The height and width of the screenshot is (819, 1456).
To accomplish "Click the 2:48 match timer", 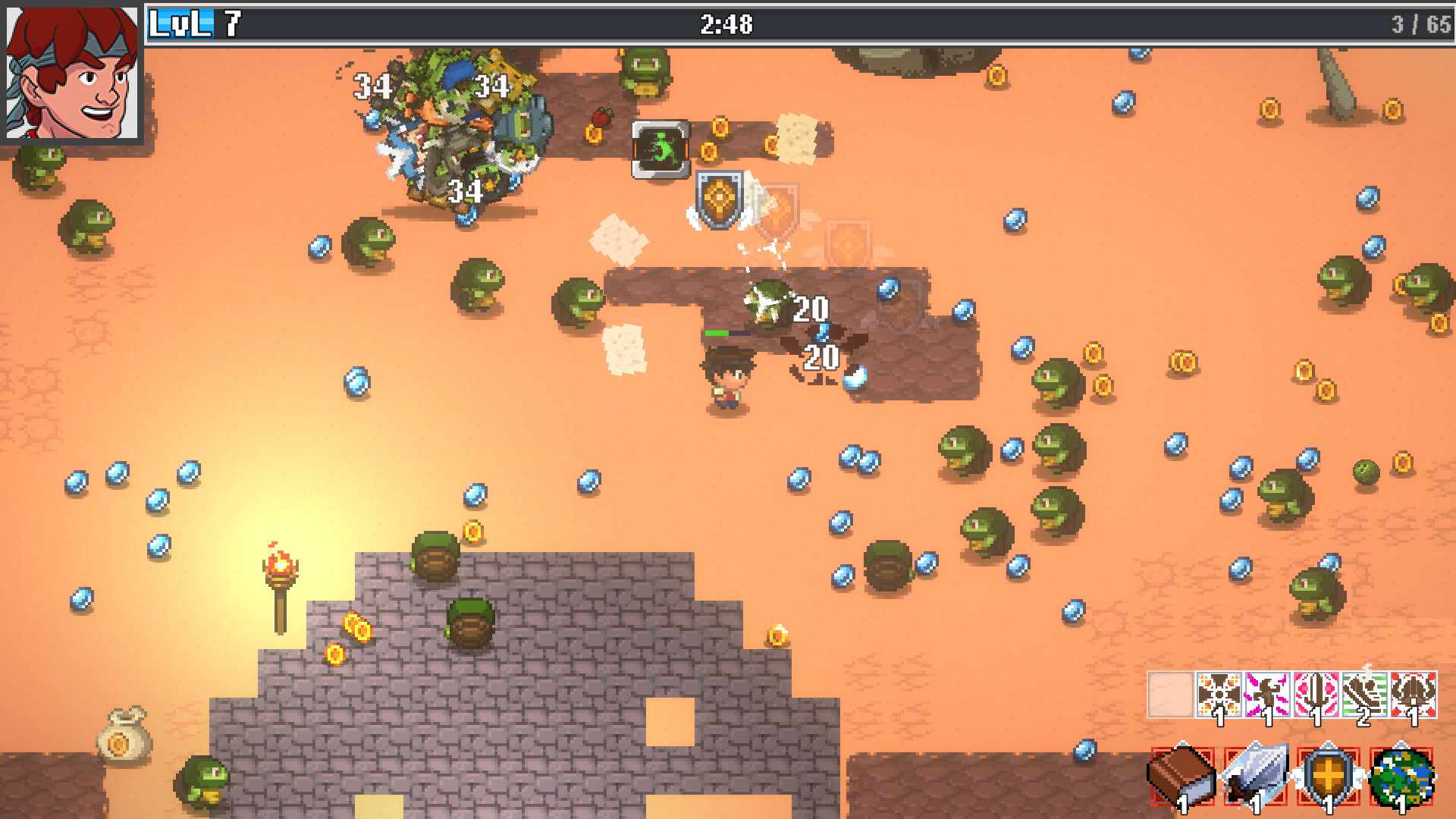I will pos(726,24).
